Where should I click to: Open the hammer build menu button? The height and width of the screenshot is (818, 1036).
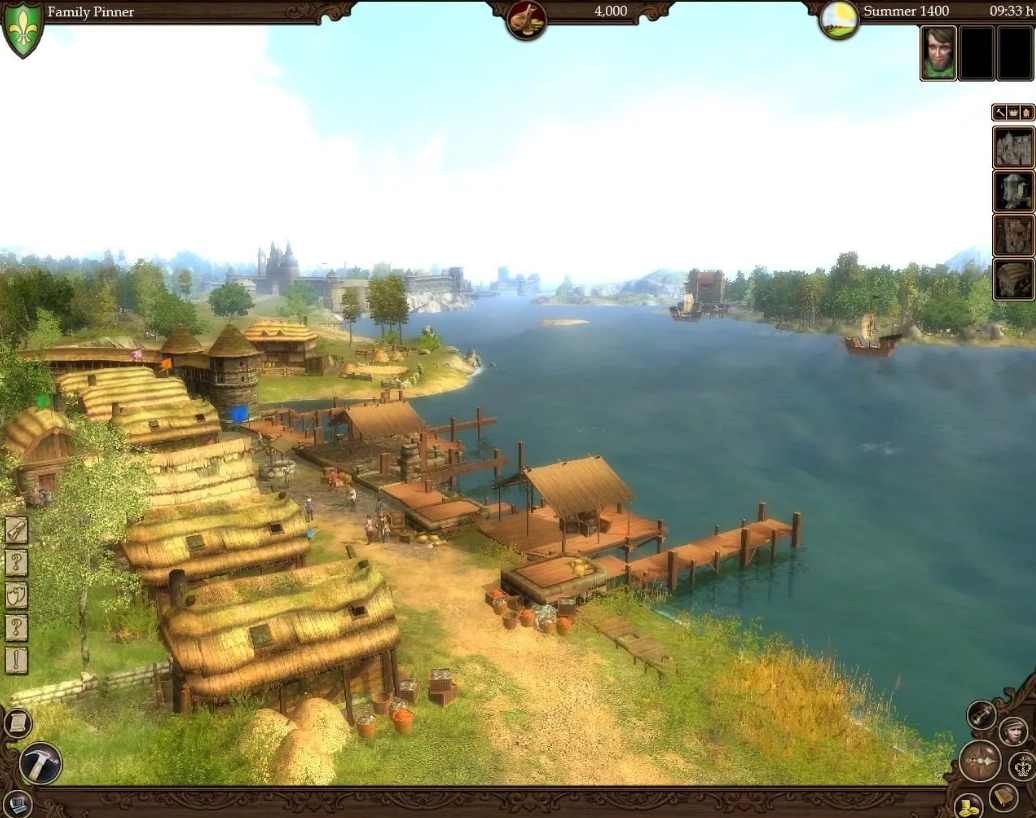40,763
